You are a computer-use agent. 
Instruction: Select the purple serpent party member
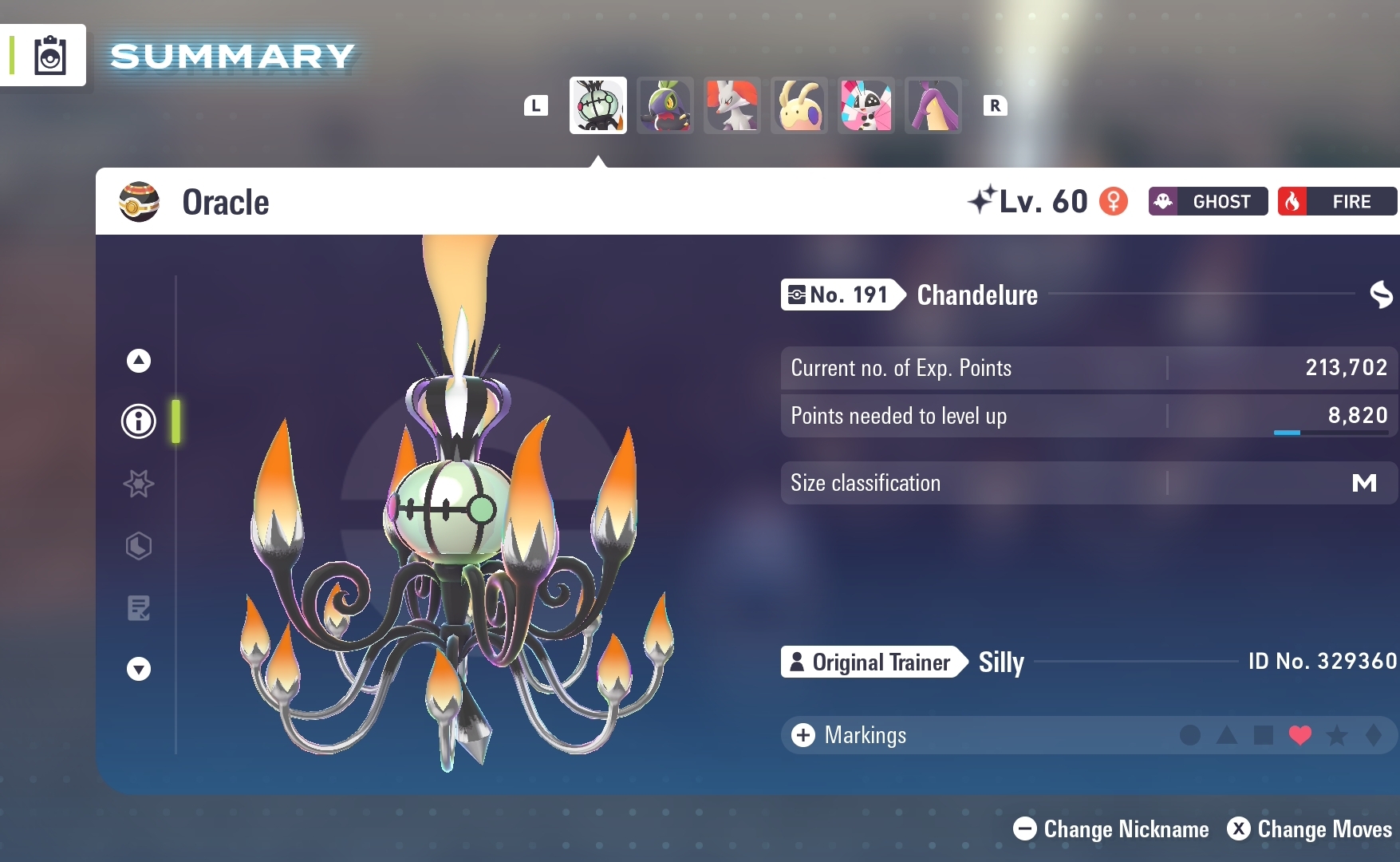(x=933, y=105)
